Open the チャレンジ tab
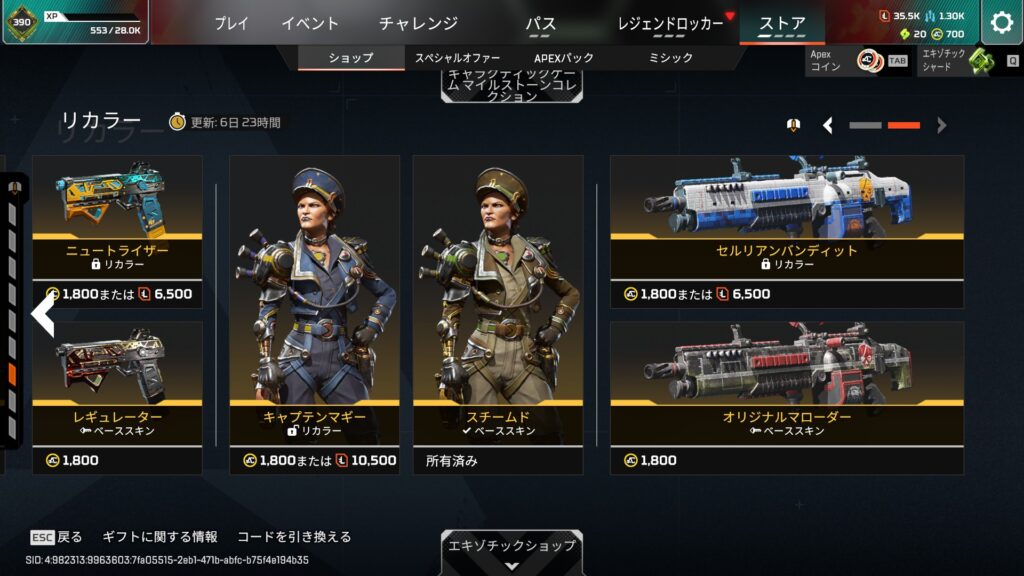 [419, 23]
